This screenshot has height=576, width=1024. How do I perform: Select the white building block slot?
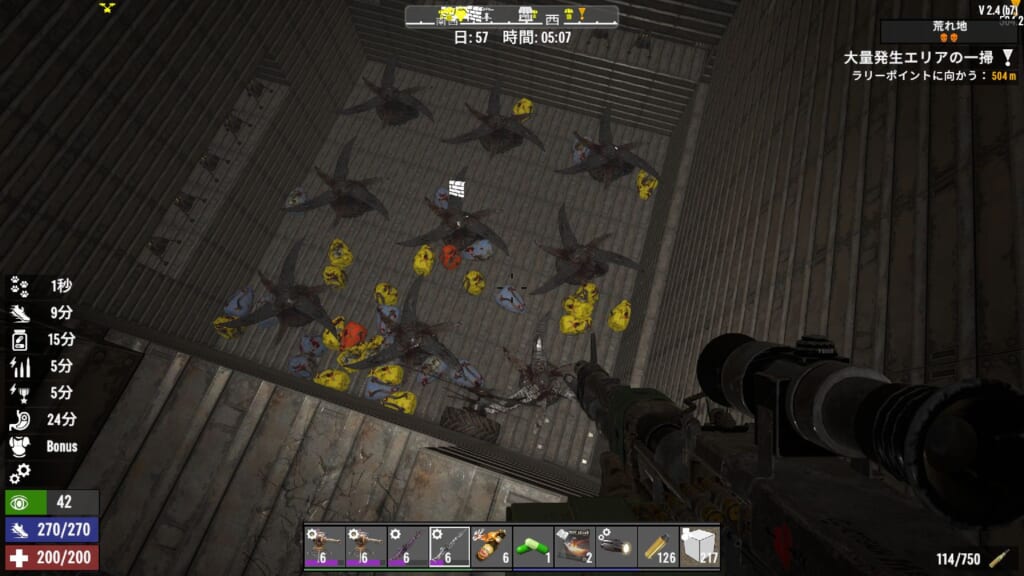700,546
